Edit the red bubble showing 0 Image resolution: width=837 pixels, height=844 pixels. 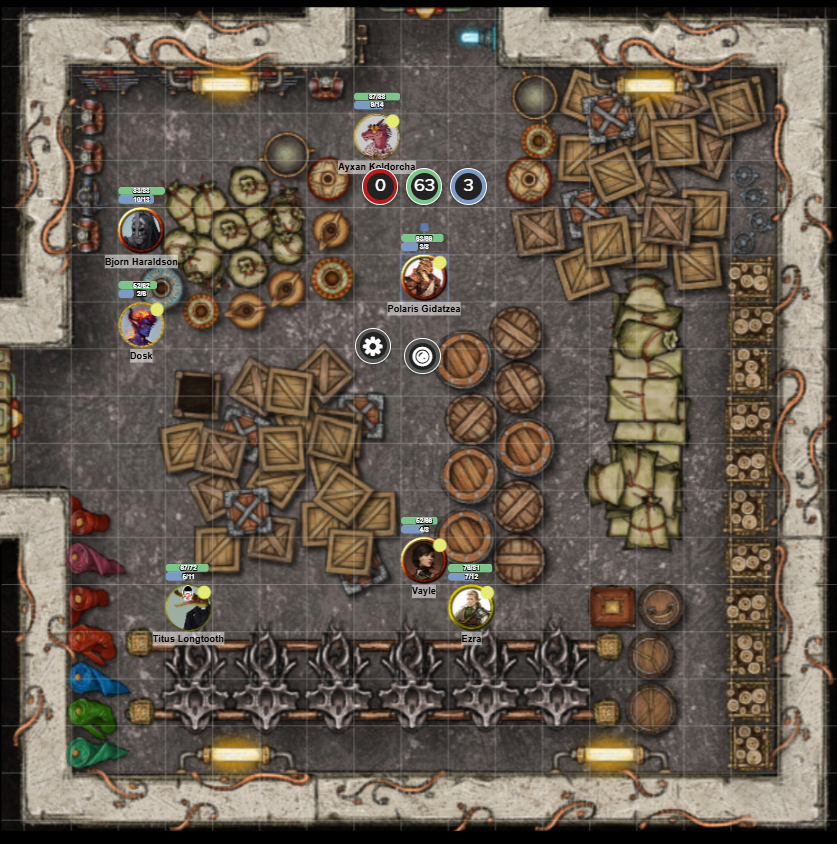click(379, 186)
